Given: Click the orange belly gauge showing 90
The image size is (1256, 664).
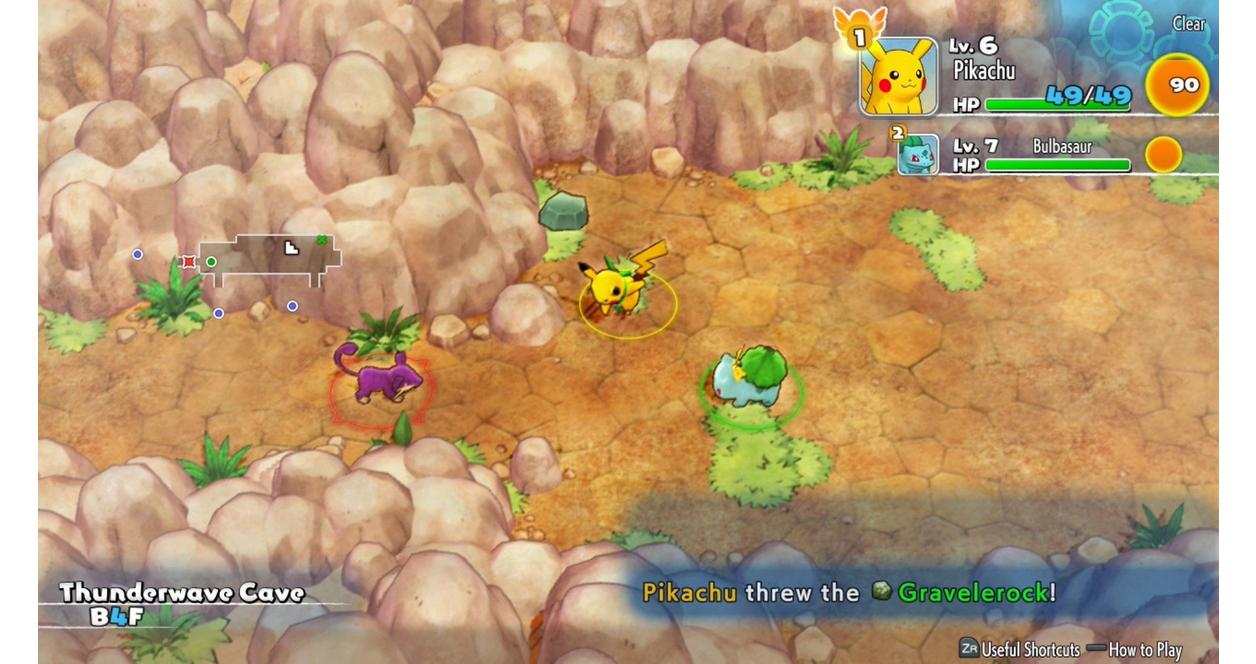Looking at the screenshot, I should pos(1177,86).
